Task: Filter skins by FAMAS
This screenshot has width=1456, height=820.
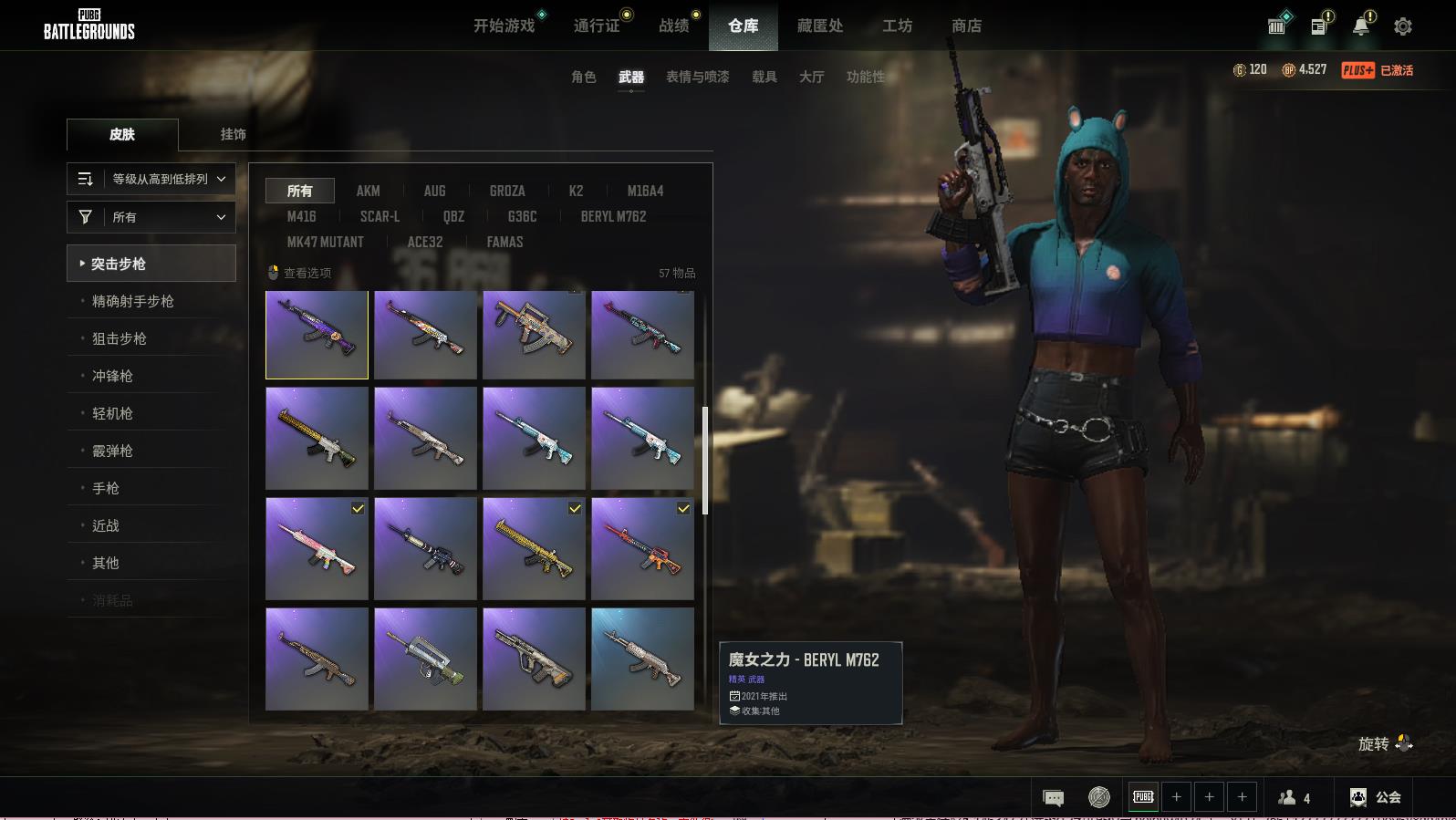Action: (x=504, y=242)
